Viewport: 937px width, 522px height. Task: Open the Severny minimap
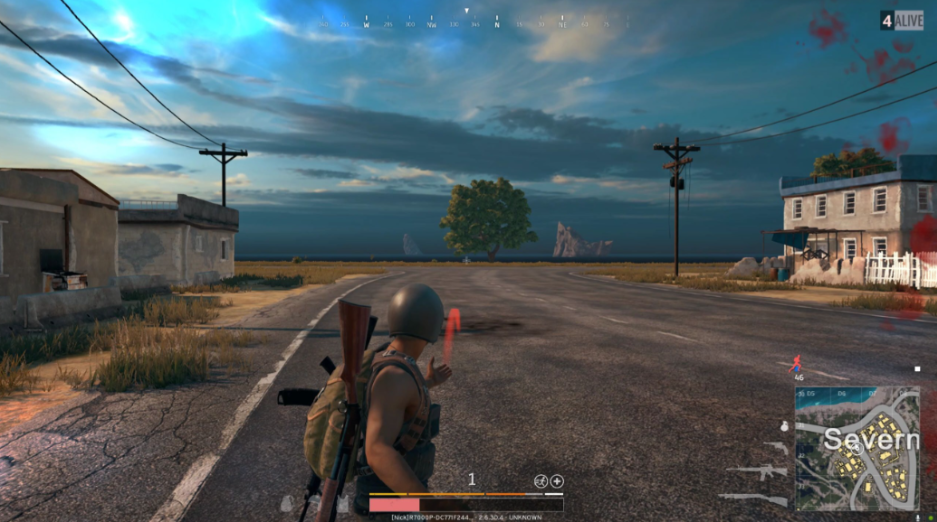tap(857, 448)
